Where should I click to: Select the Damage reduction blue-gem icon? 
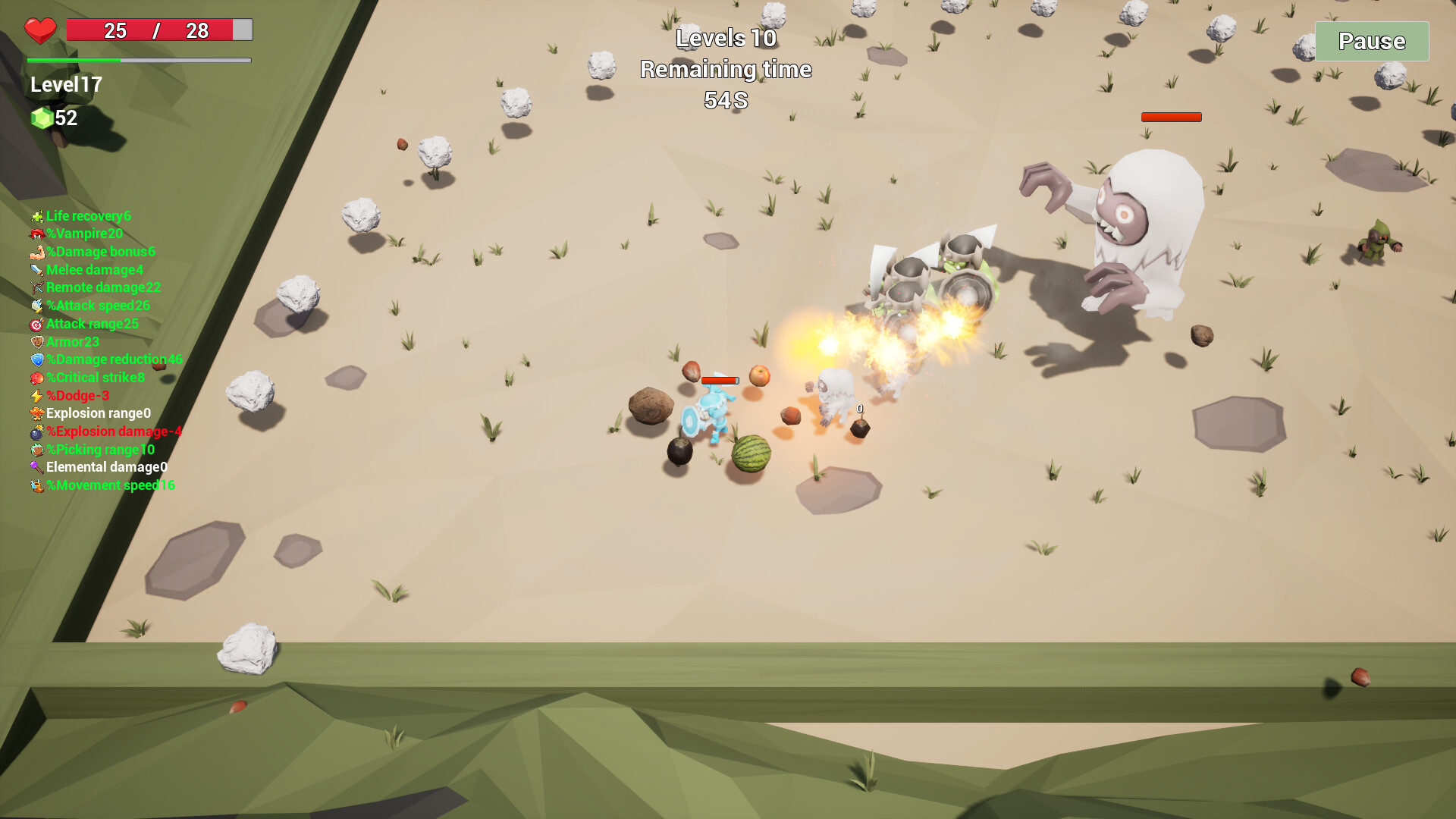(35, 359)
